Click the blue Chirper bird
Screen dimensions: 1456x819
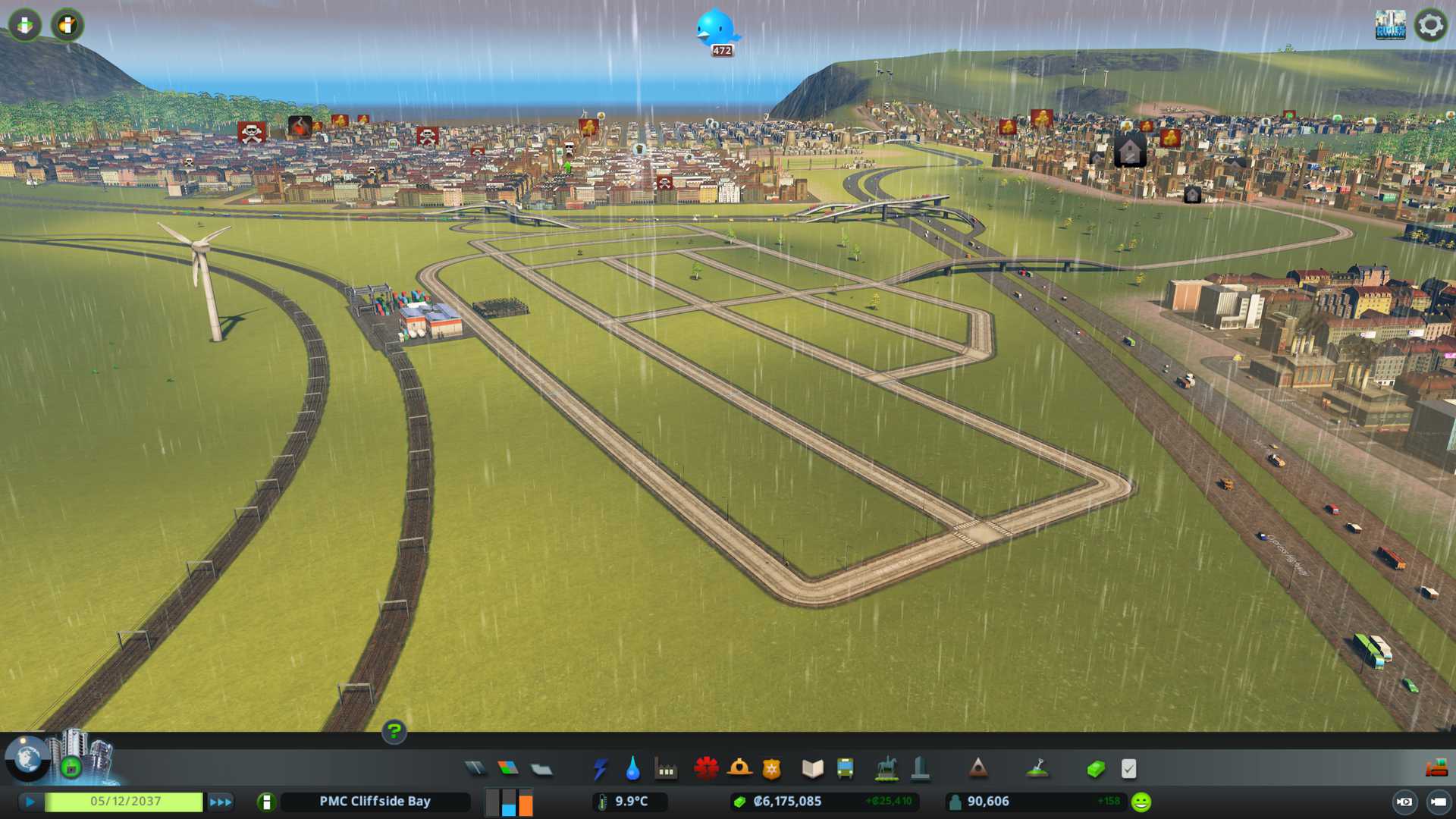pyautogui.click(x=715, y=29)
